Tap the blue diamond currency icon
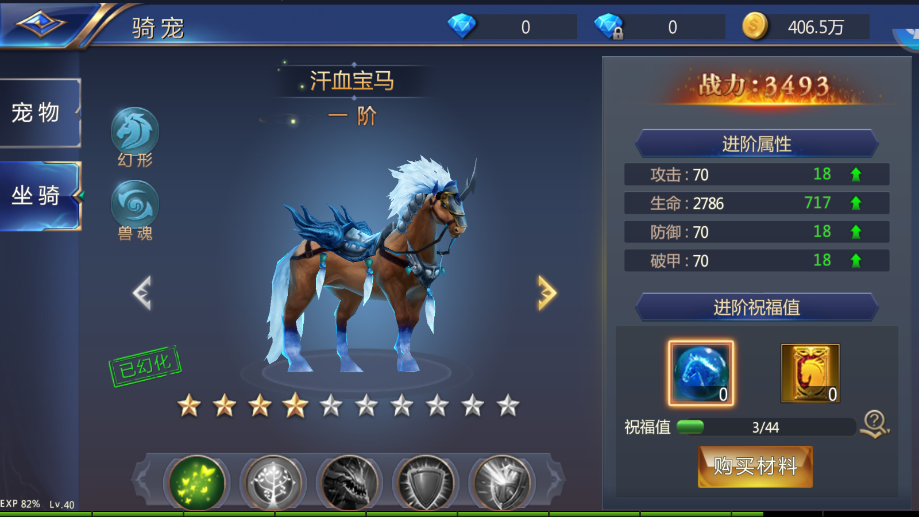The image size is (919, 517). click(x=462, y=27)
